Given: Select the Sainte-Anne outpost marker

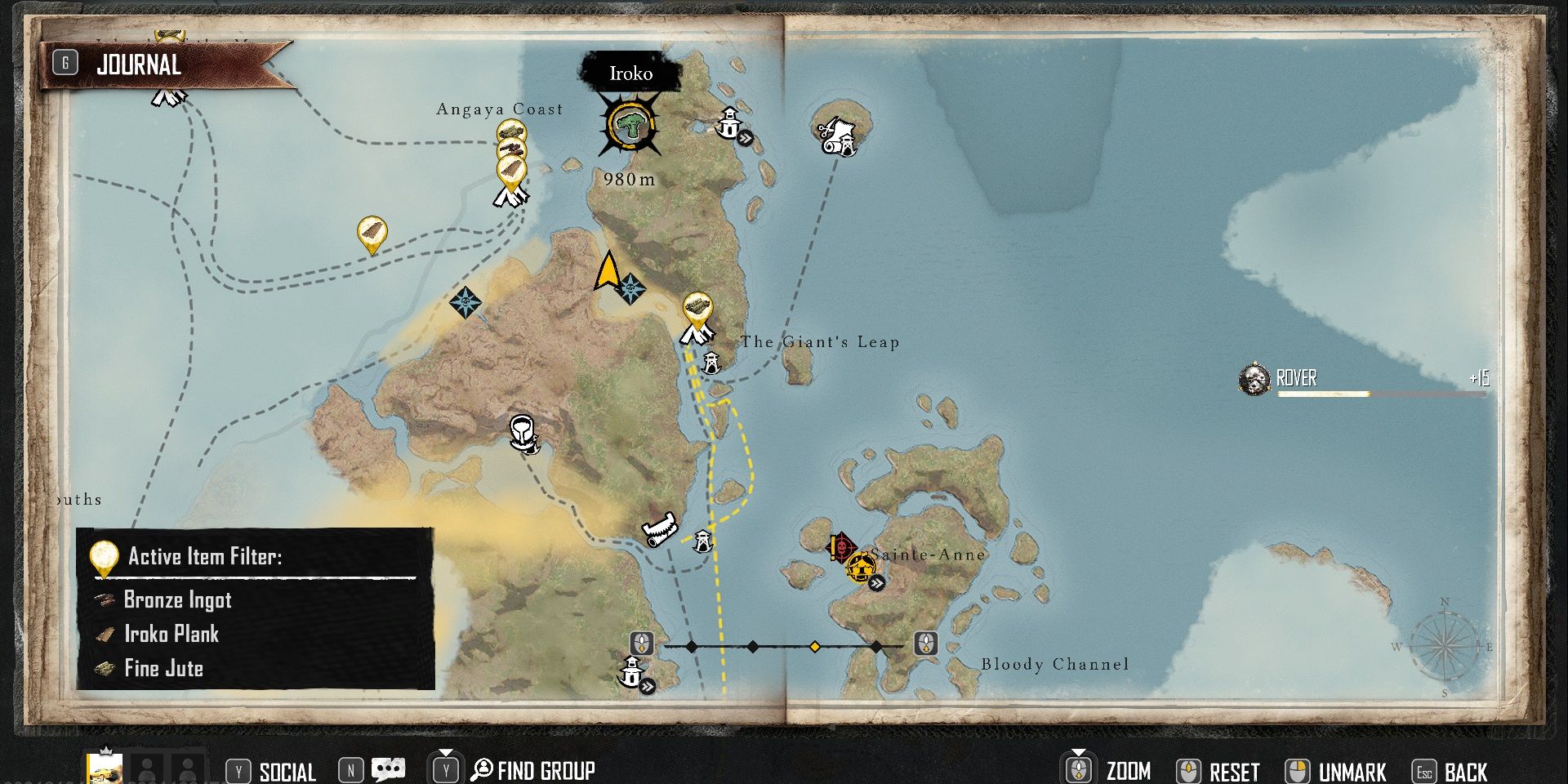Looking at the screenshot, I should point(860,566).
